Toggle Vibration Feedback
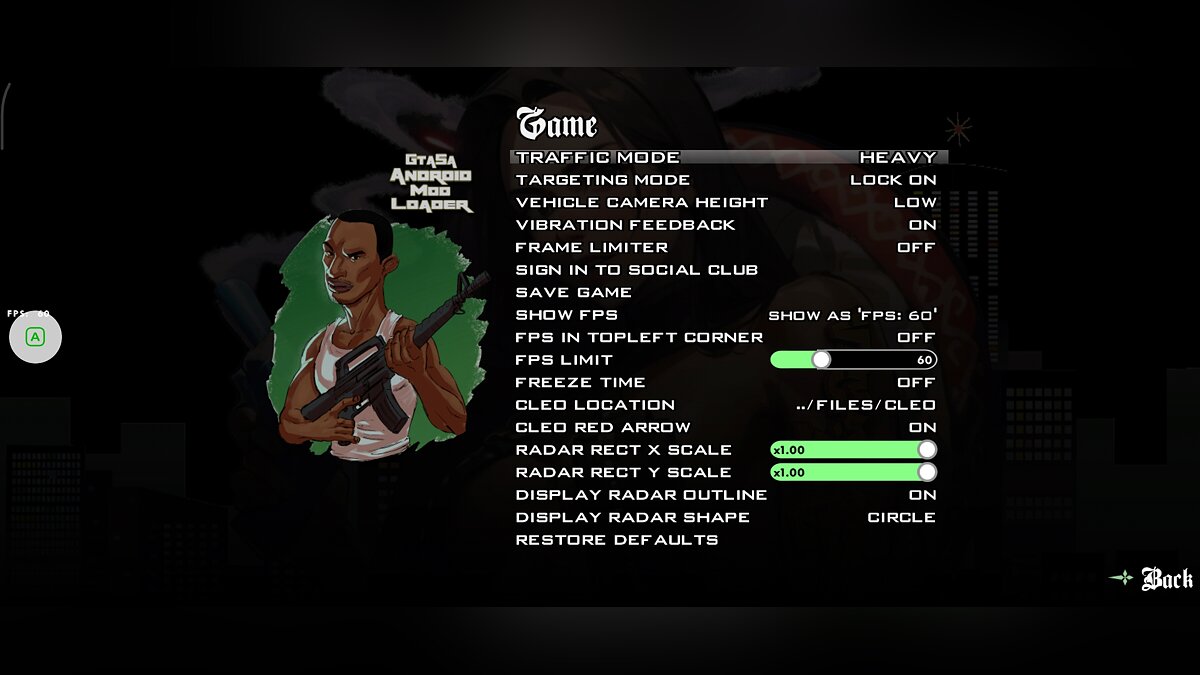 (727, 225)
